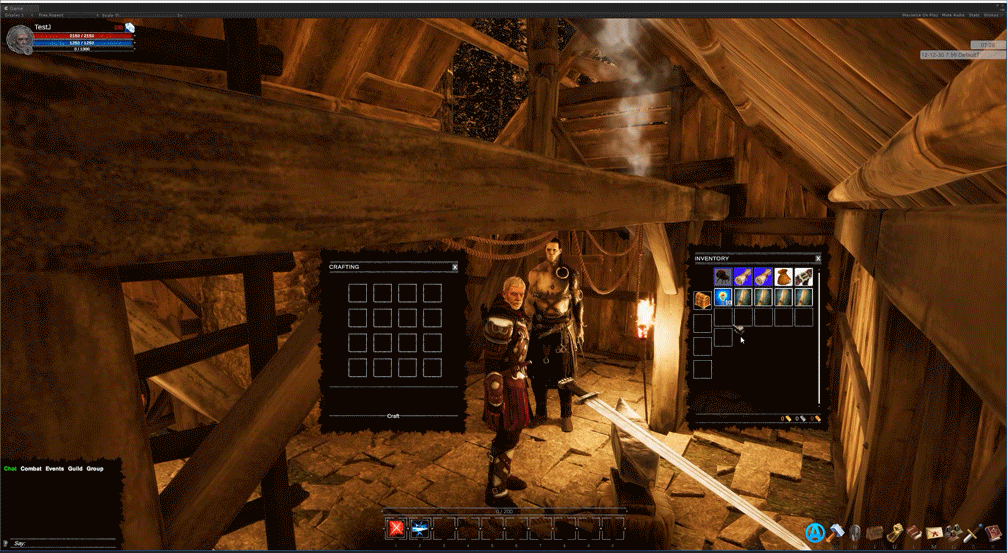Open the treasure chest bag slot

[702, 300]
